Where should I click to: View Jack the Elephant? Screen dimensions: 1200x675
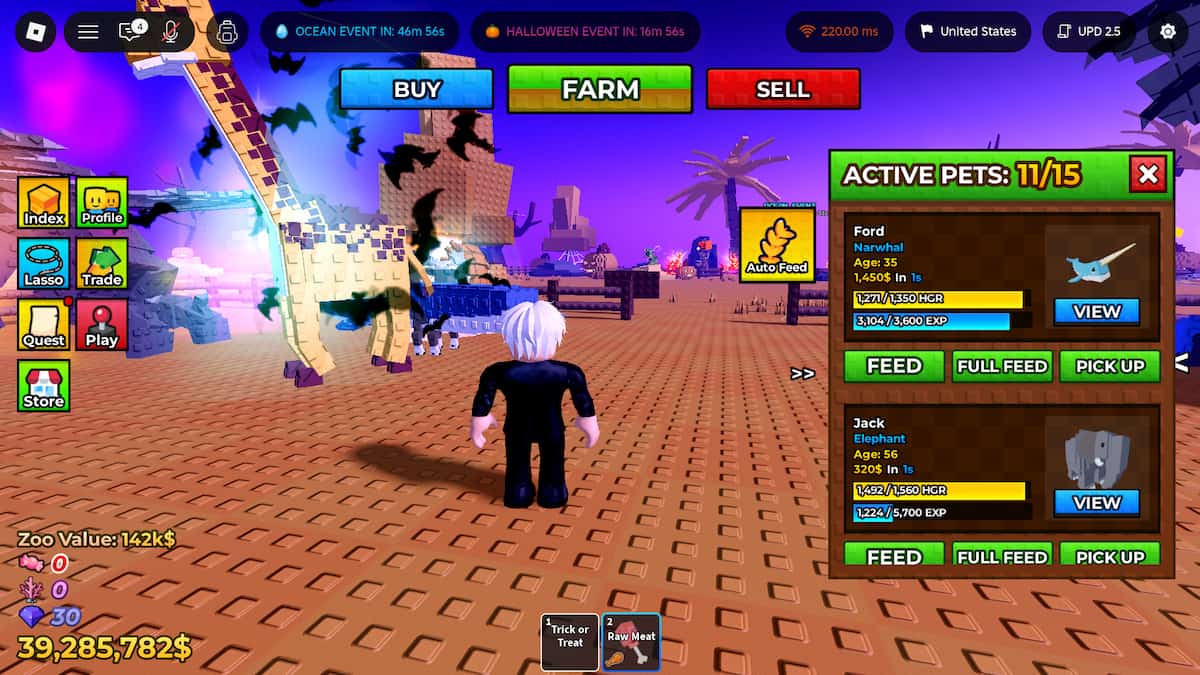(x=1097, y=503)
